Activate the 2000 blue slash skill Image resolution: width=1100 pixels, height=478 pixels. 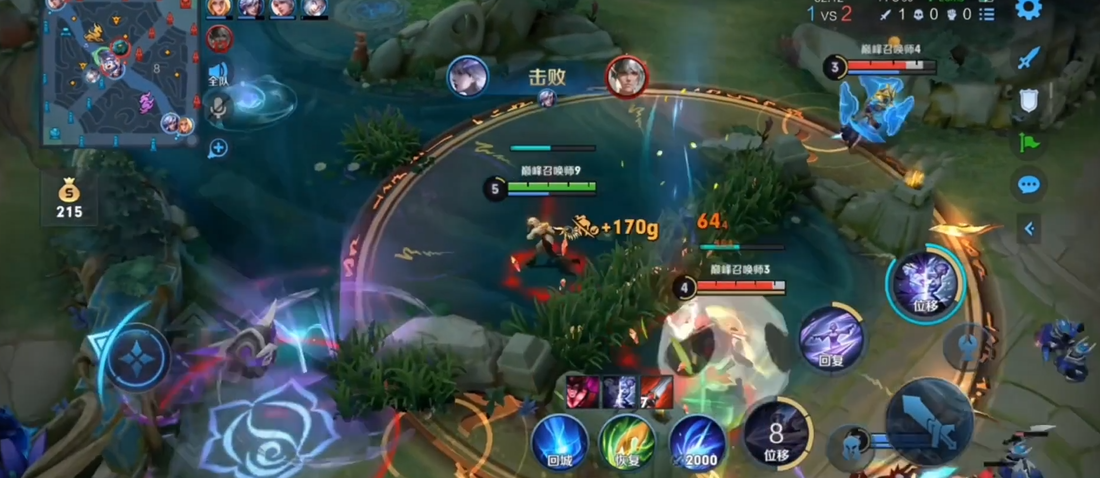697,443
